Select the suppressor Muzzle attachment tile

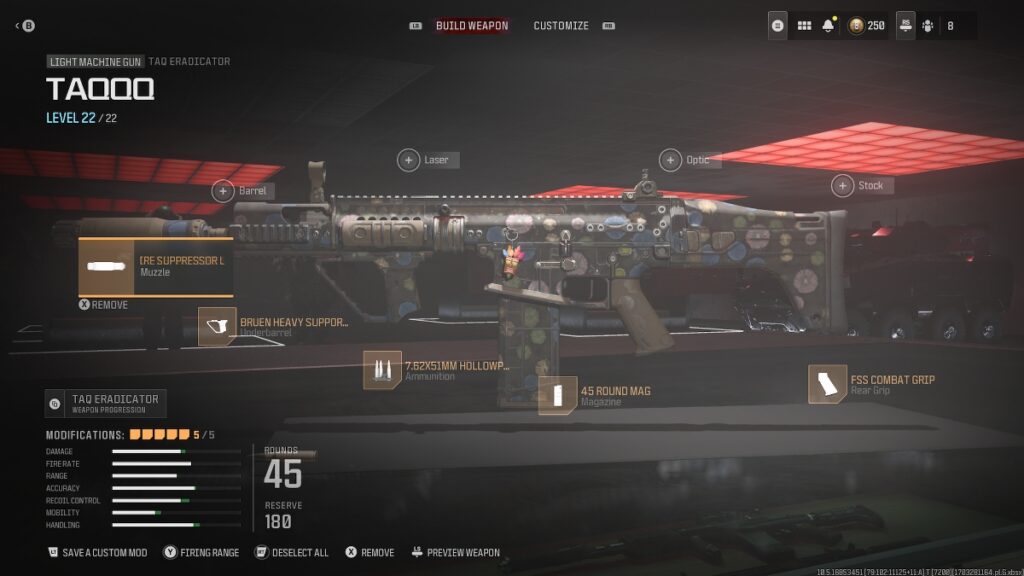[156, 266]
